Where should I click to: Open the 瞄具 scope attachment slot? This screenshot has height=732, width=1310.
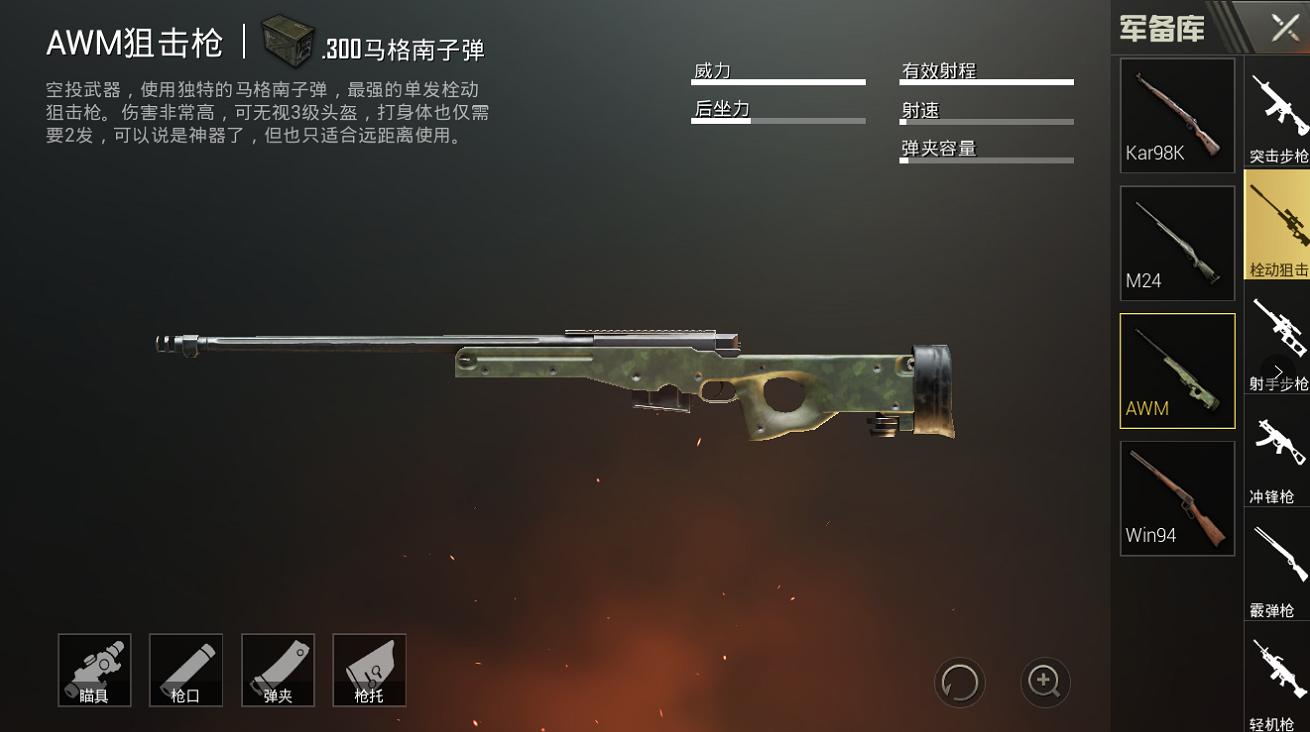point(94,670)
